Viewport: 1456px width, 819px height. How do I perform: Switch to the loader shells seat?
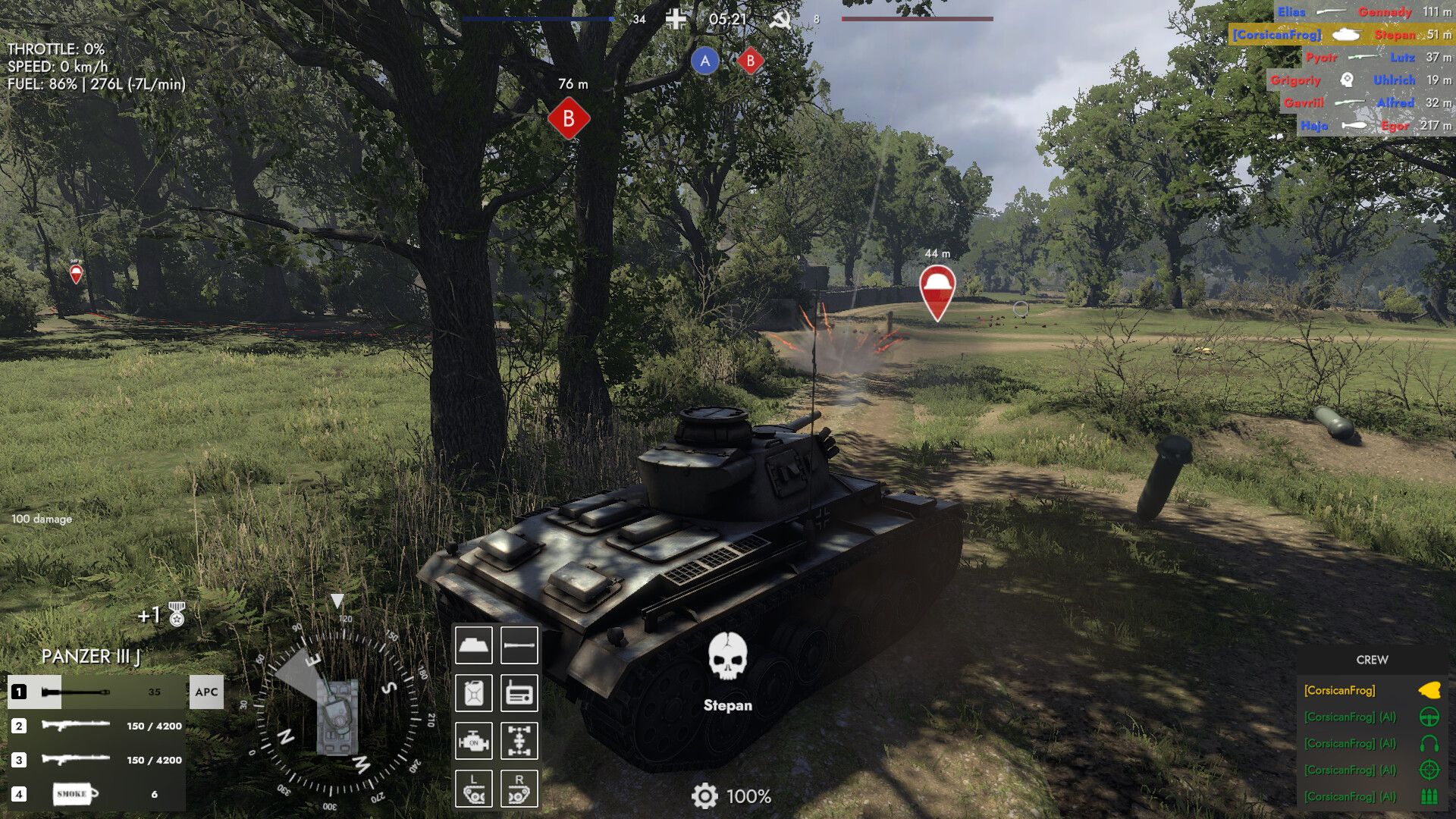[x=1429, y=796]
